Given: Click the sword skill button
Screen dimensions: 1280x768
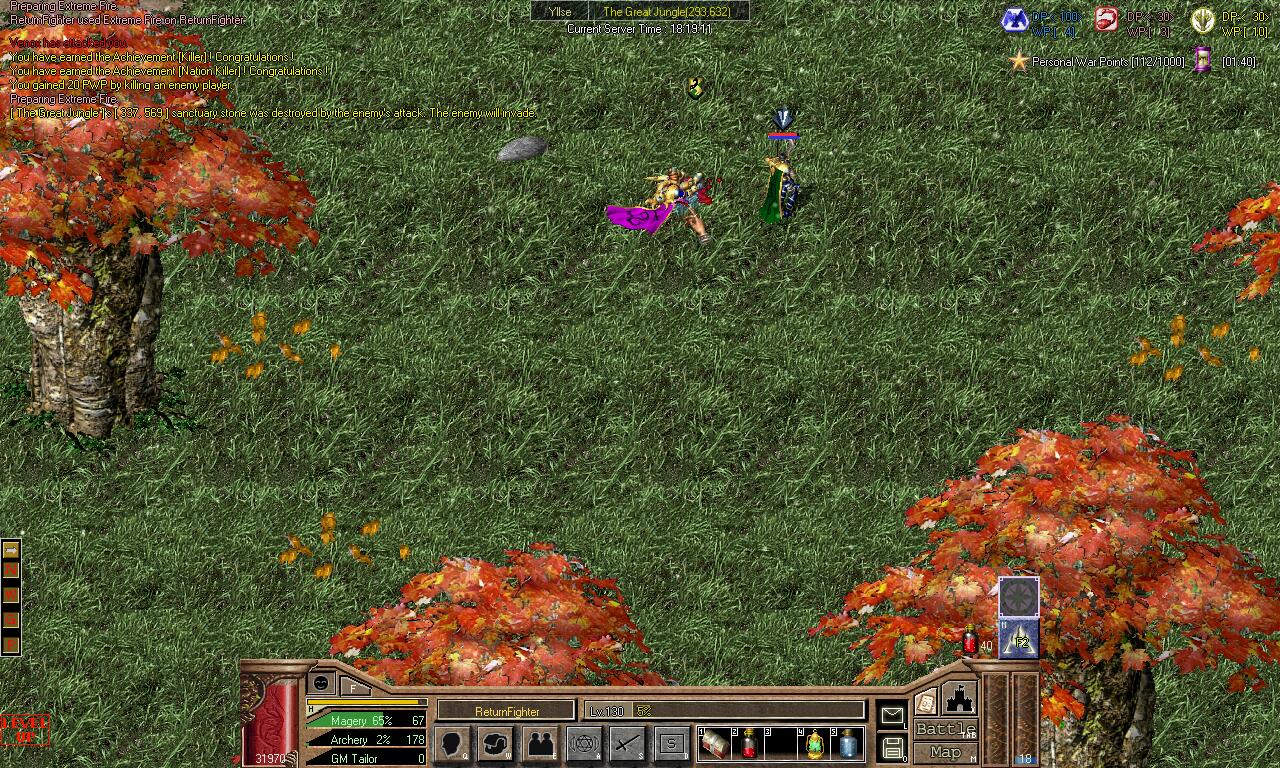Looking at the screenshot, I should pyautogui.click(x=628, y=744).
